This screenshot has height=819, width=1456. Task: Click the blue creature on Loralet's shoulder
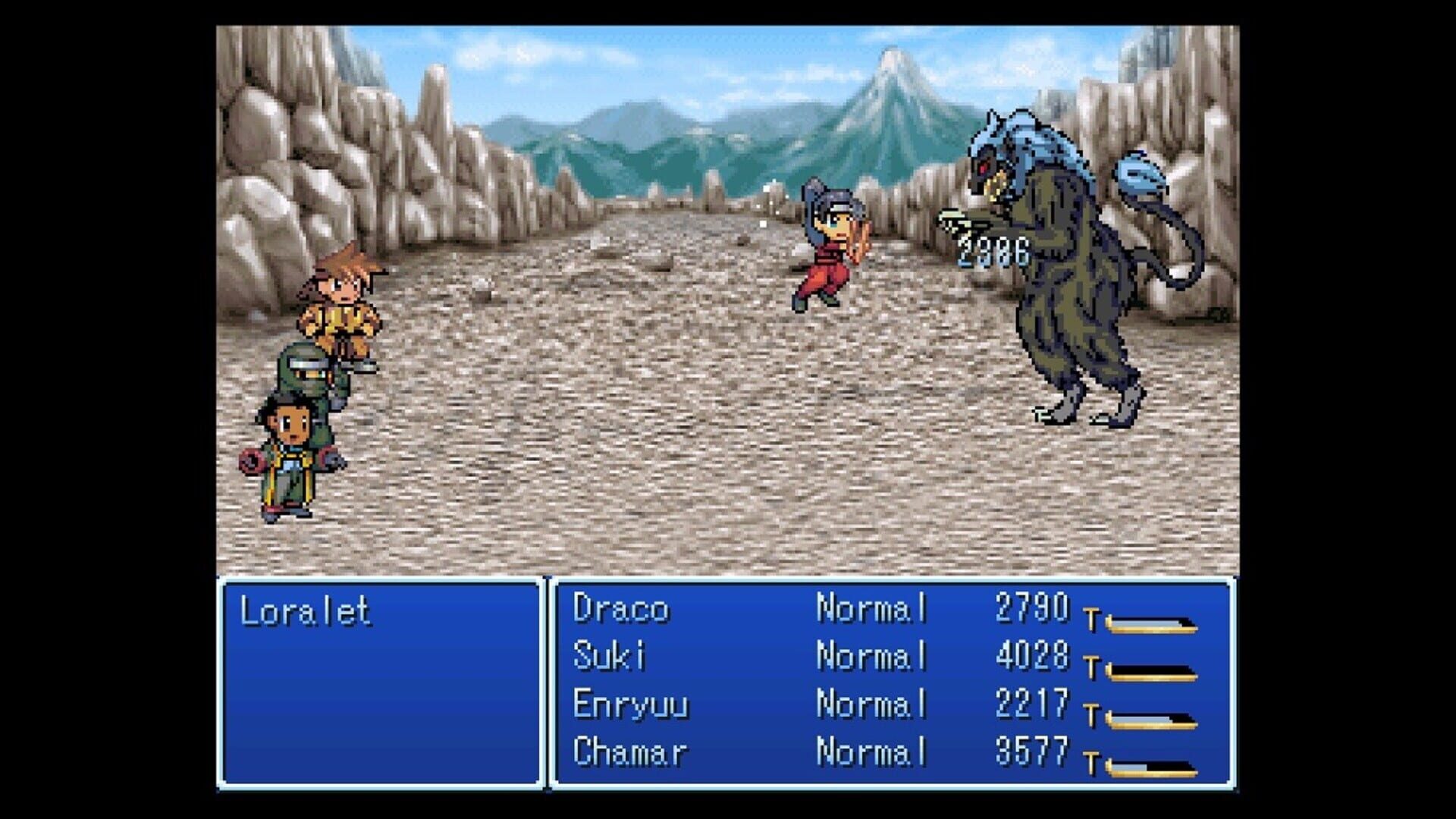coord(1137,174)
